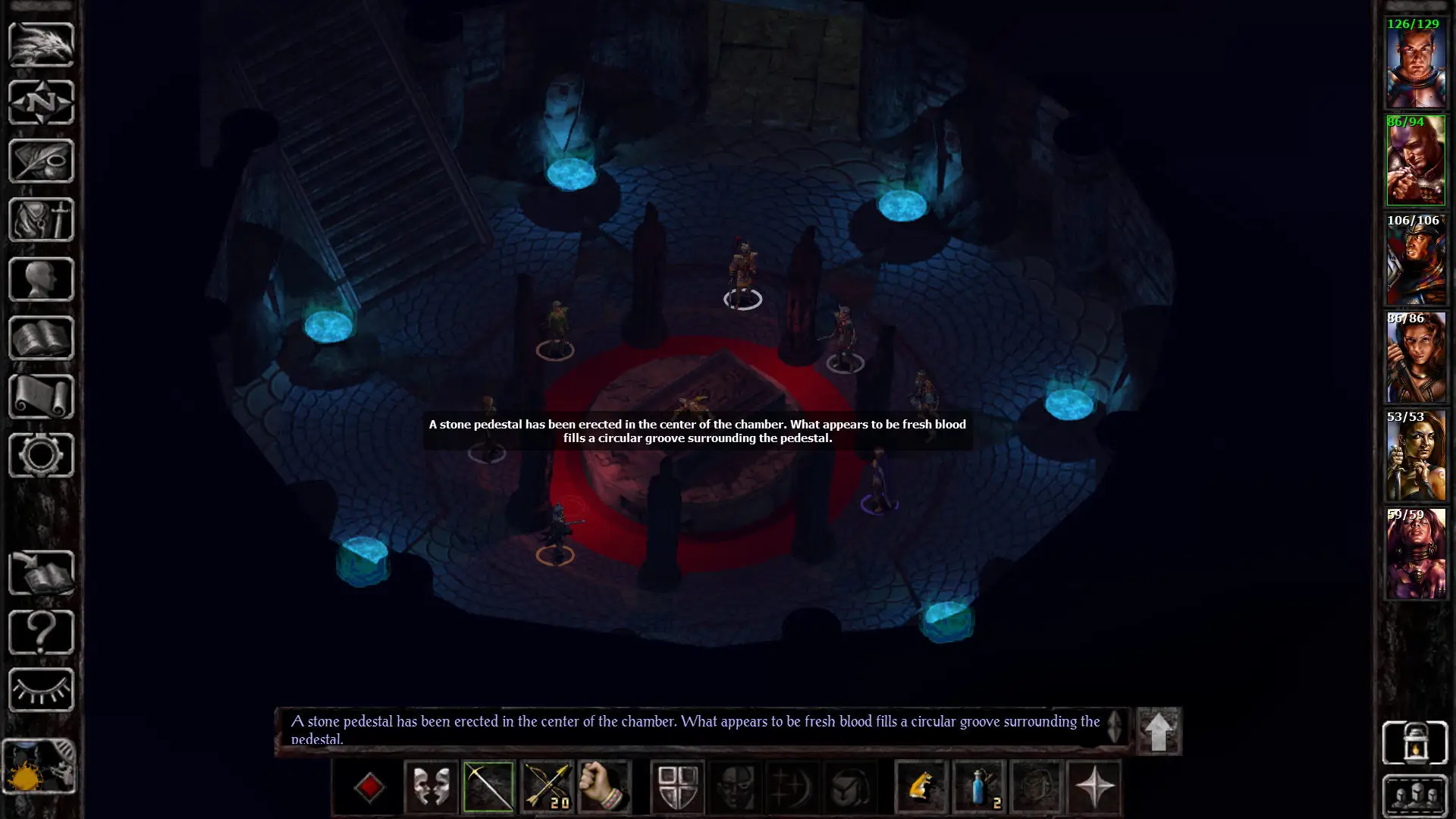Open the journal with the quill button
Image resolution: width=1456 pixels, height=819 pixels.
point(41,161)
